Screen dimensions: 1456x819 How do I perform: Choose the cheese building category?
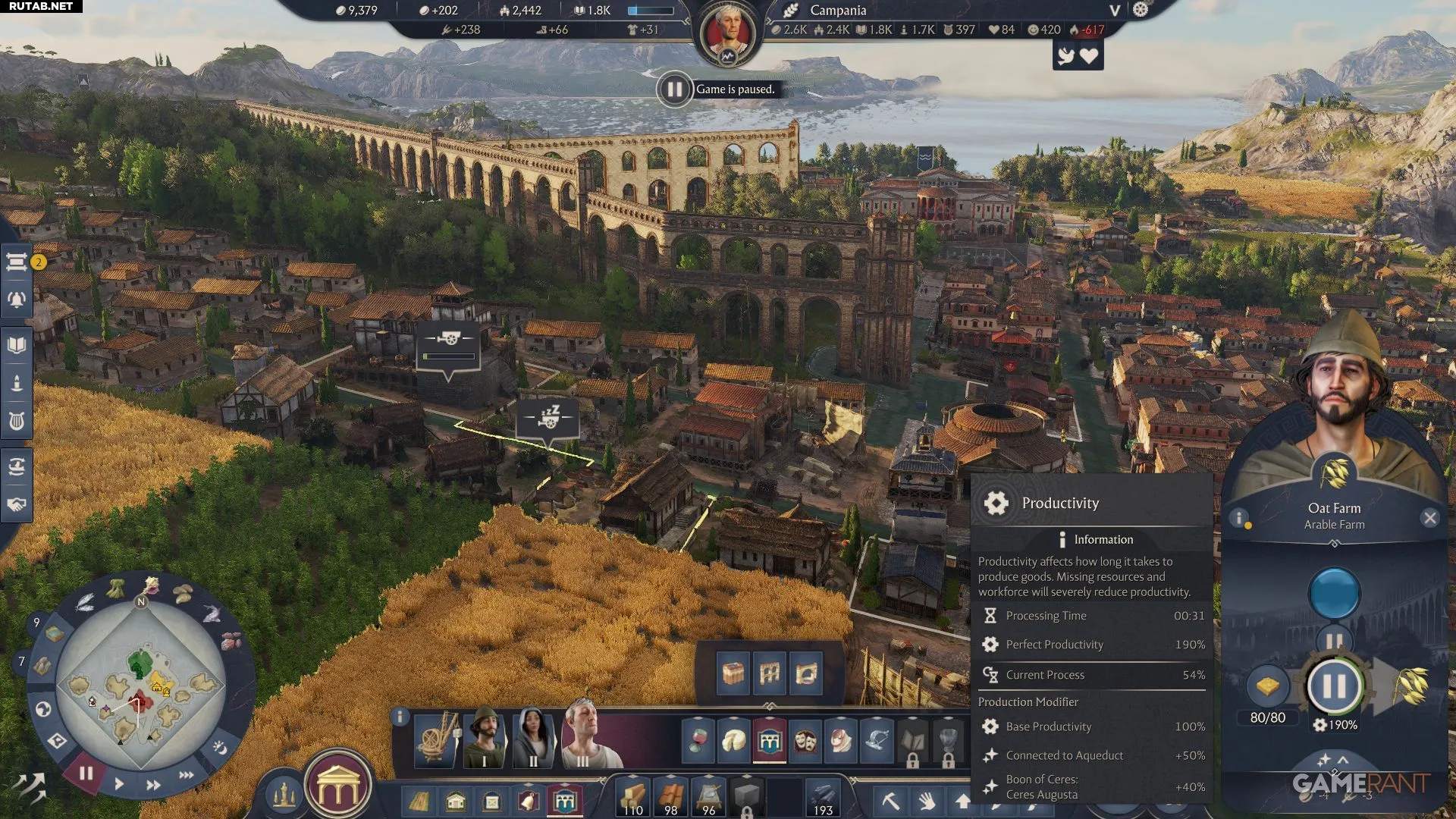(733, 740)
